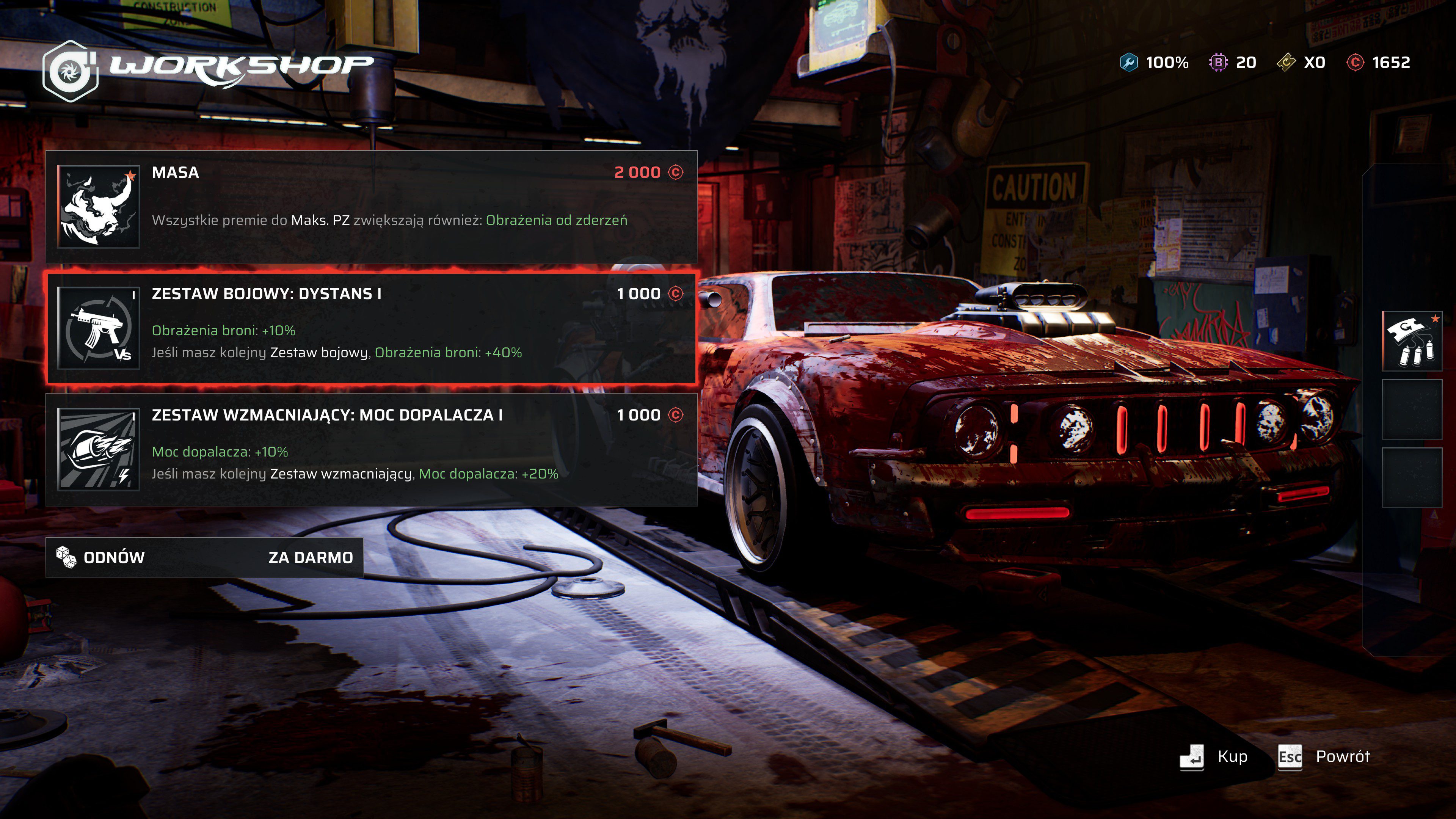
Task: Click Powrót to go back
Action: 1343,758
